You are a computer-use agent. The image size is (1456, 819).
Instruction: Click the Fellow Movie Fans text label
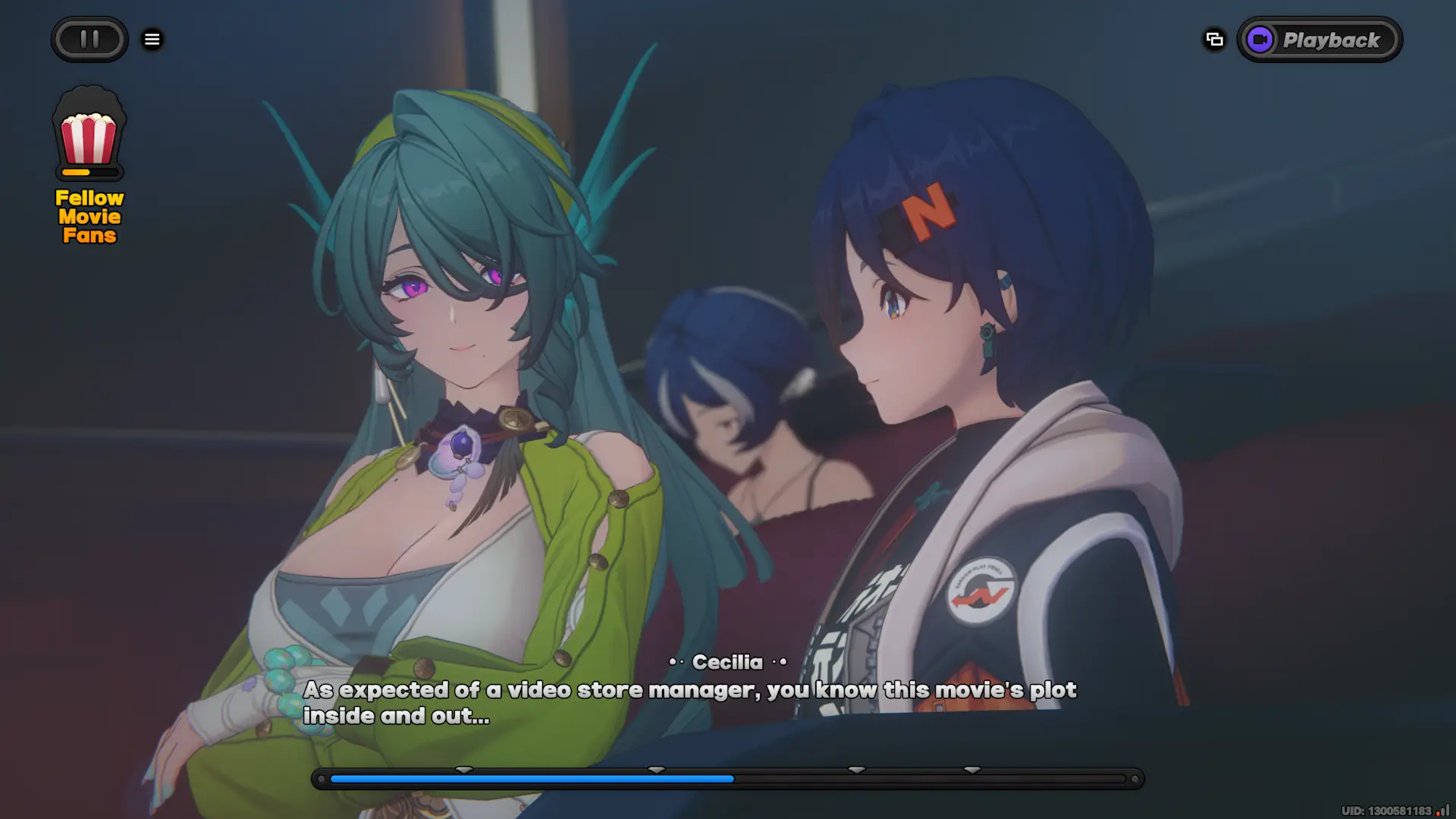tap(89, 216)
